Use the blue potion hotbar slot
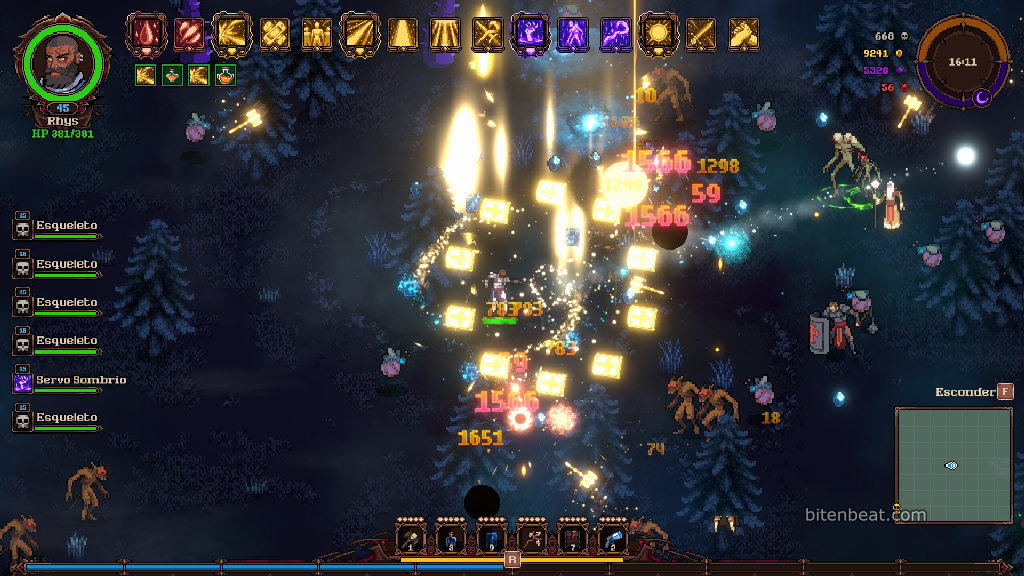 coord(451,538)
